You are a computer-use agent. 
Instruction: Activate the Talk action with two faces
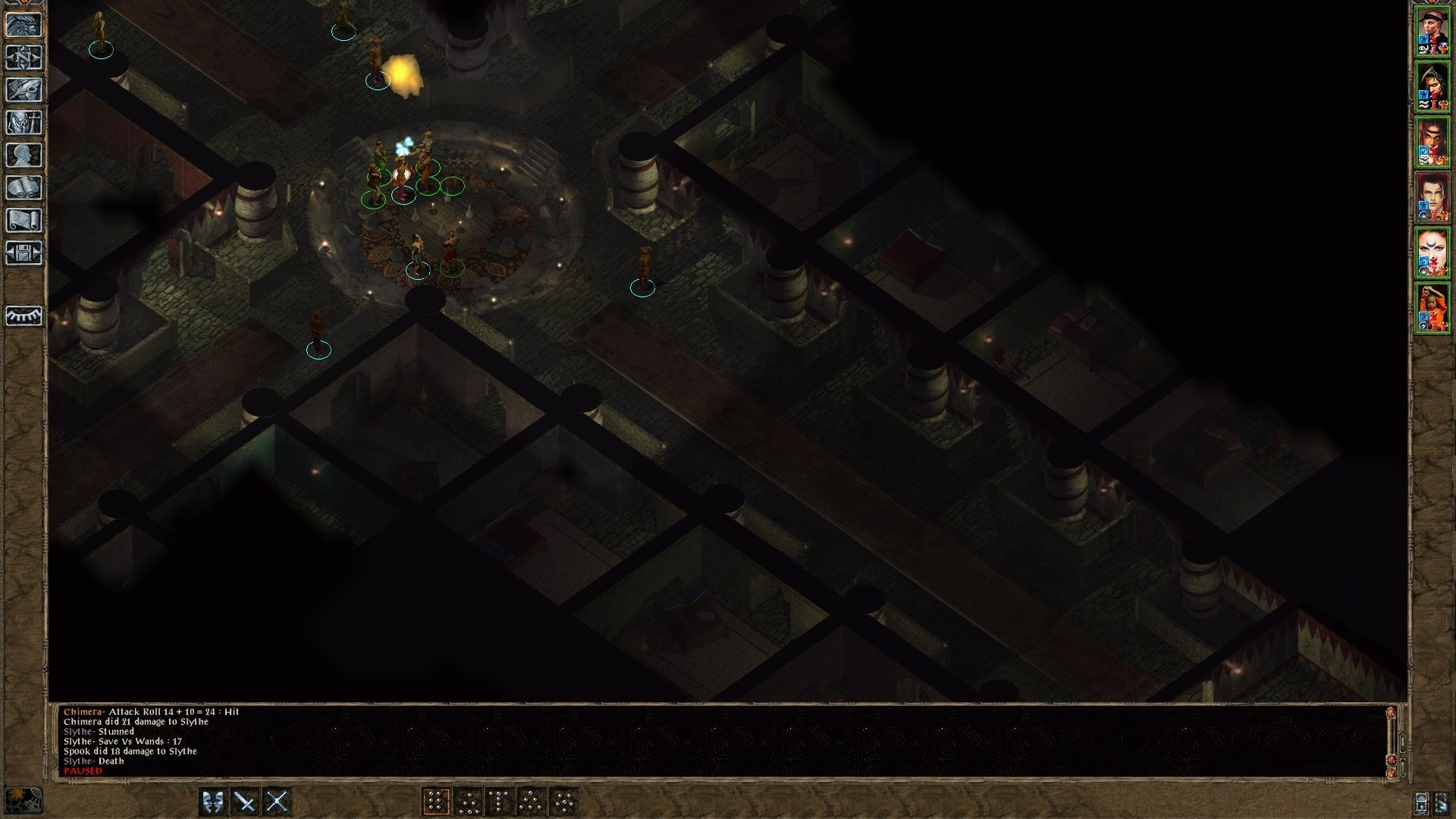(x=213, y=802)
